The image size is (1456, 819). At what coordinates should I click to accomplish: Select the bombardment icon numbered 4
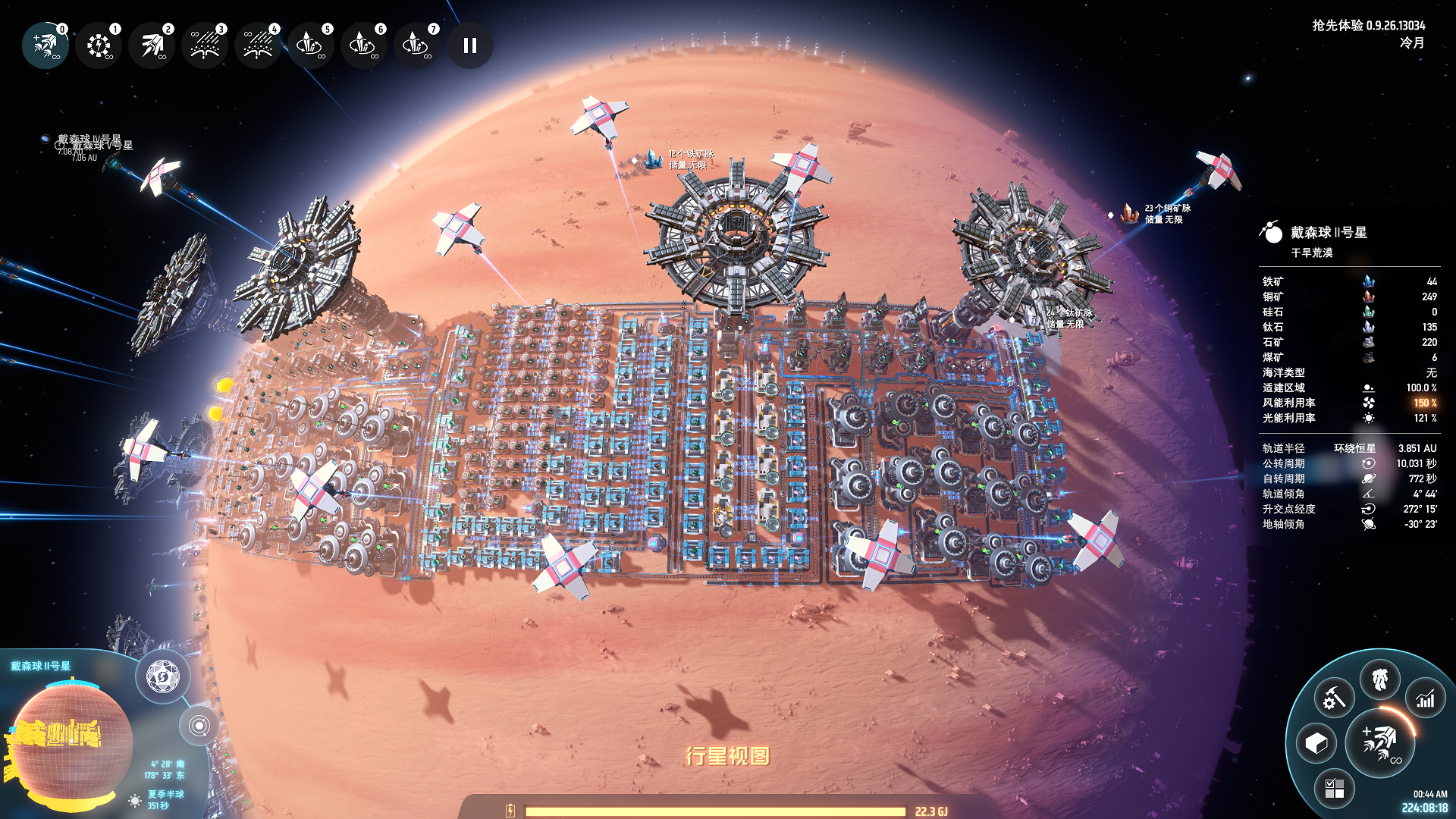coord(258,45)
